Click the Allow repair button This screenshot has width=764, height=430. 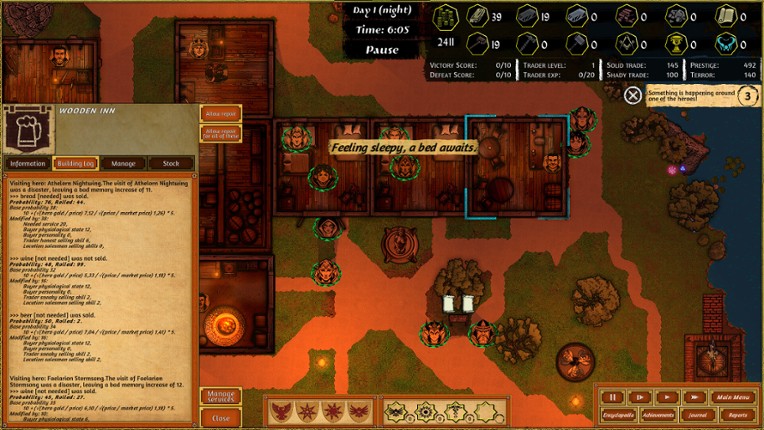tap(221, 114)
